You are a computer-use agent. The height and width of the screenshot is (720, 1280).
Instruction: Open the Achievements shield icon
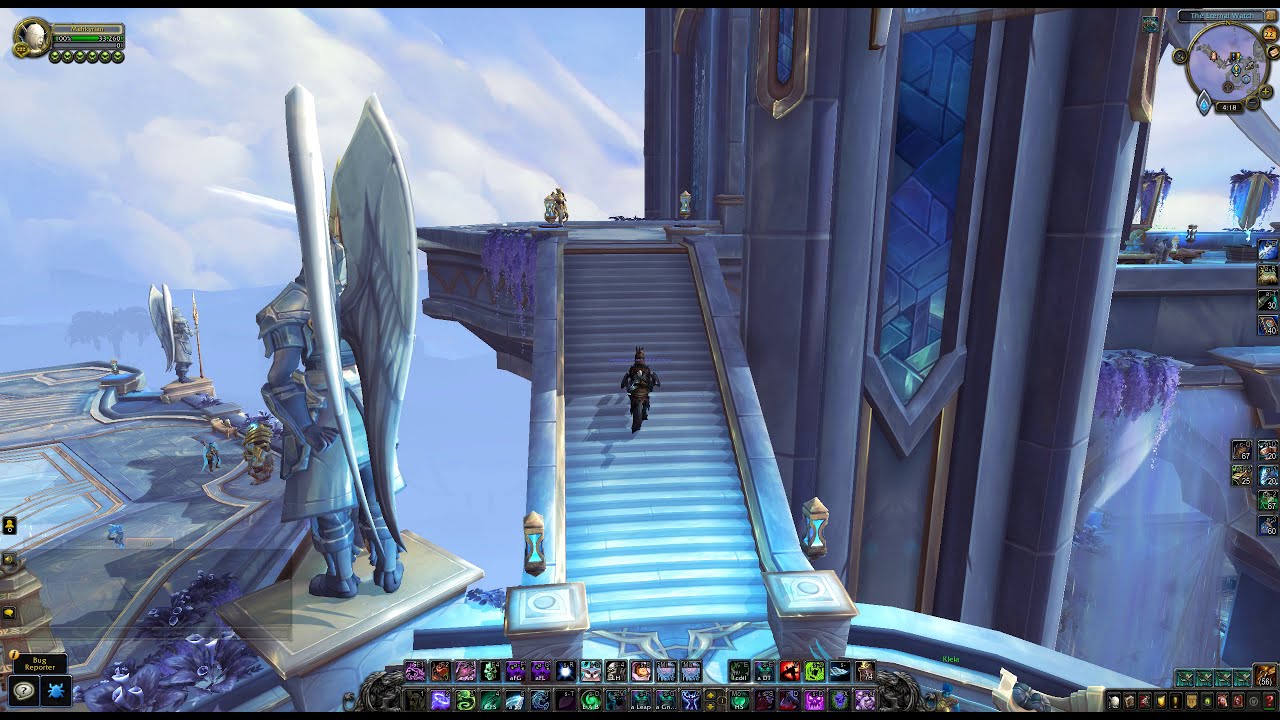point(1161,700)
